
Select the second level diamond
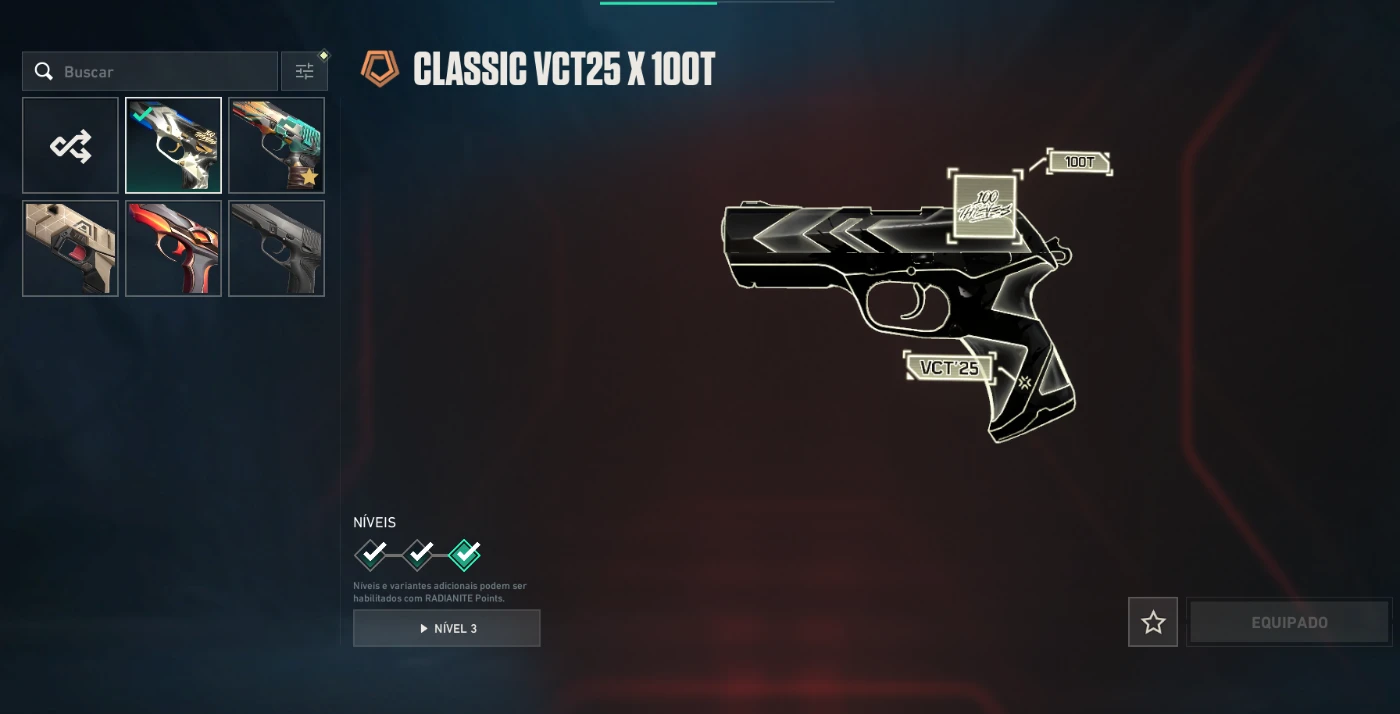click(x=418, y=553)
